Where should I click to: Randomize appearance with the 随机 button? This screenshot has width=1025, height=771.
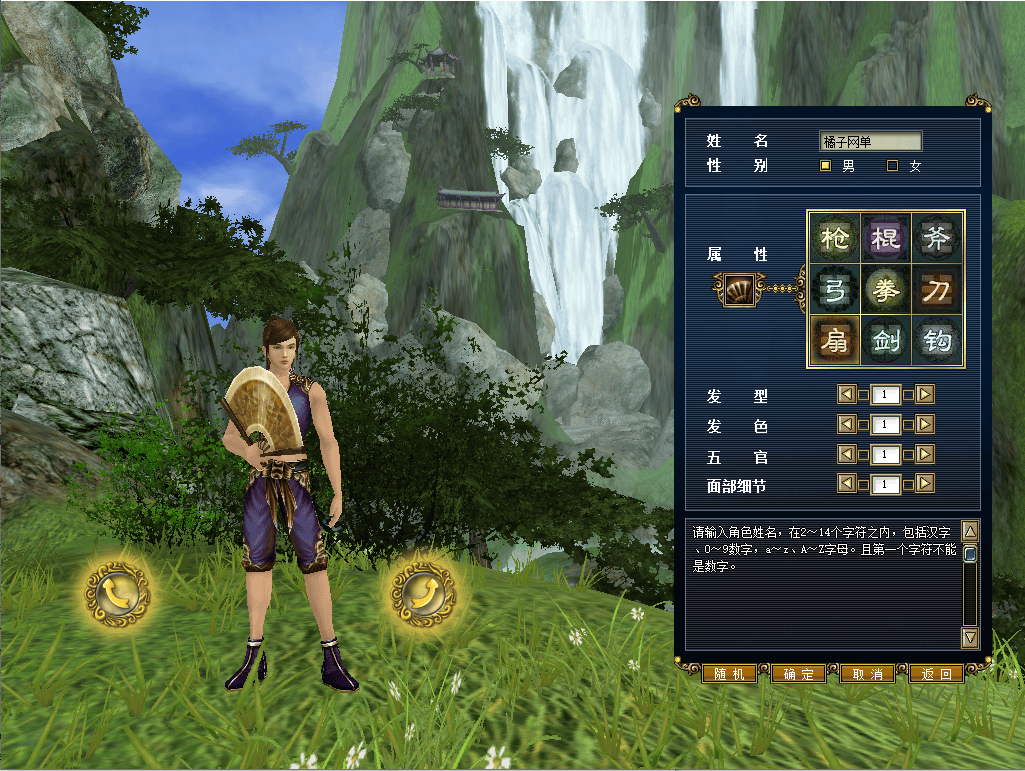tap(729, 674)
